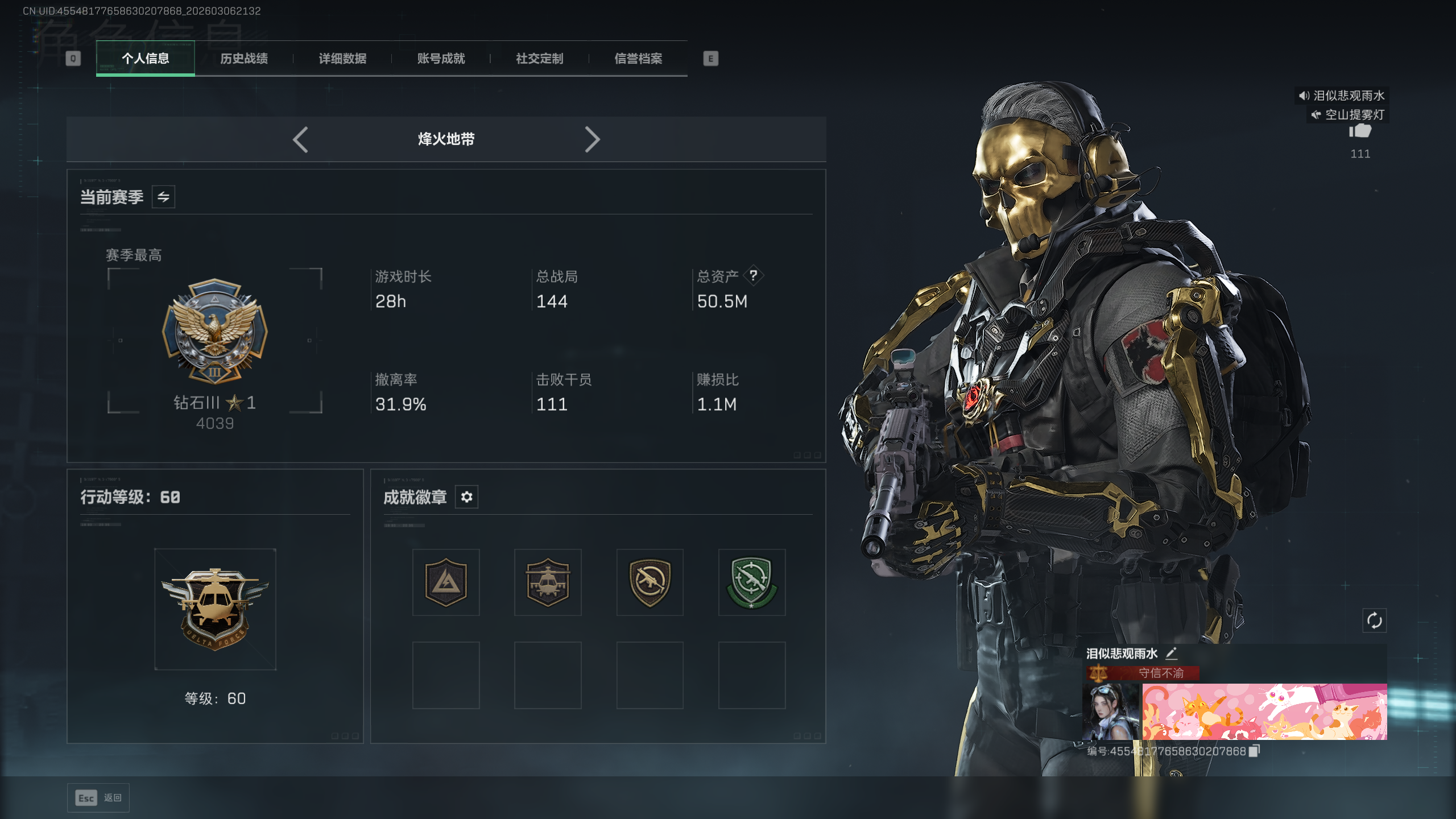Click the rotate character model button

[x=1374, y=621]
